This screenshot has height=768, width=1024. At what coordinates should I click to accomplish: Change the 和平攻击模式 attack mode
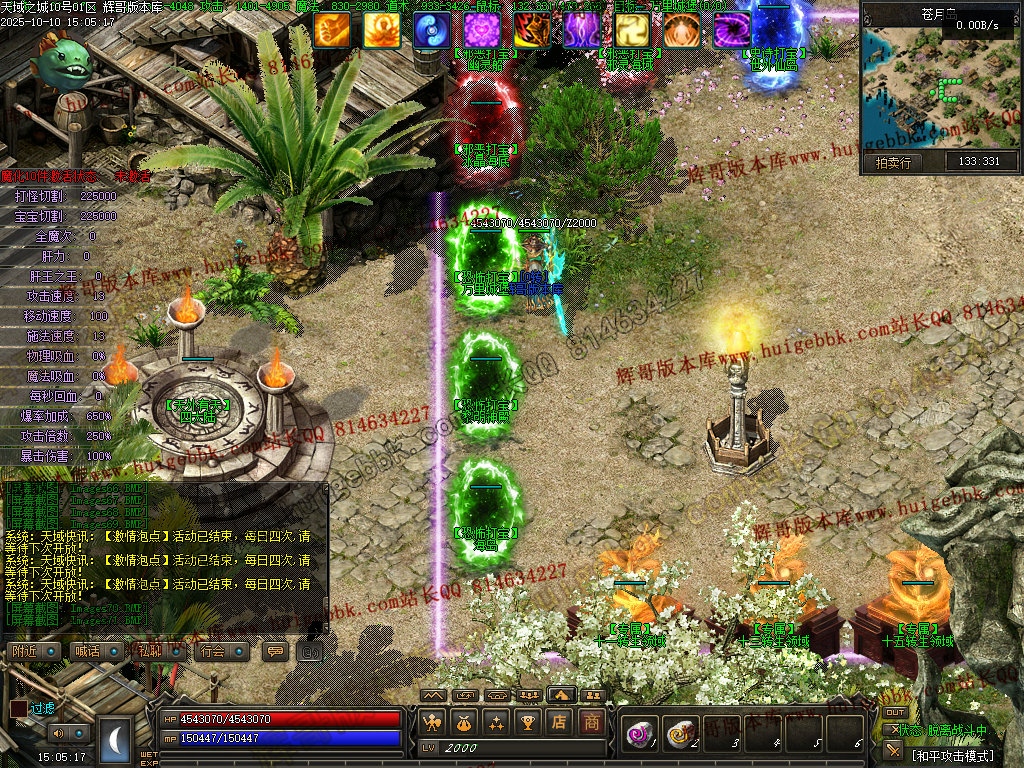tap(953, 755)
